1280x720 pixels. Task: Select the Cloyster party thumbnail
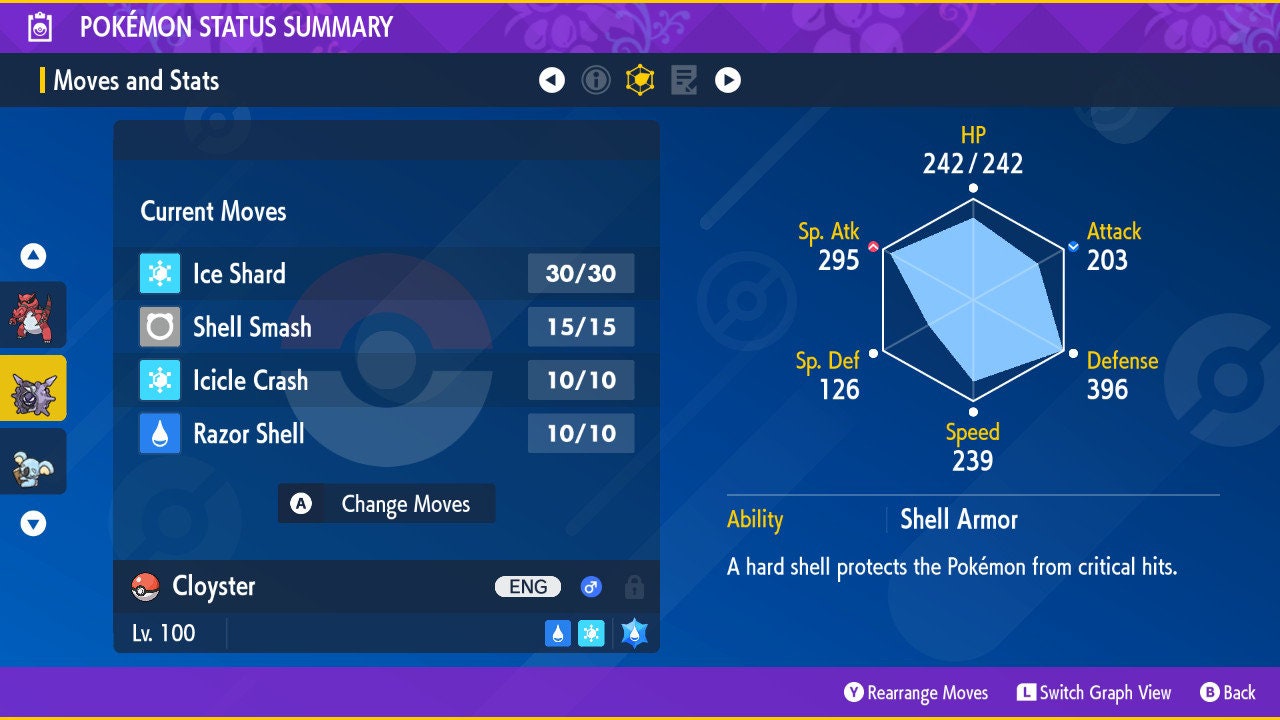coord(33,388)
